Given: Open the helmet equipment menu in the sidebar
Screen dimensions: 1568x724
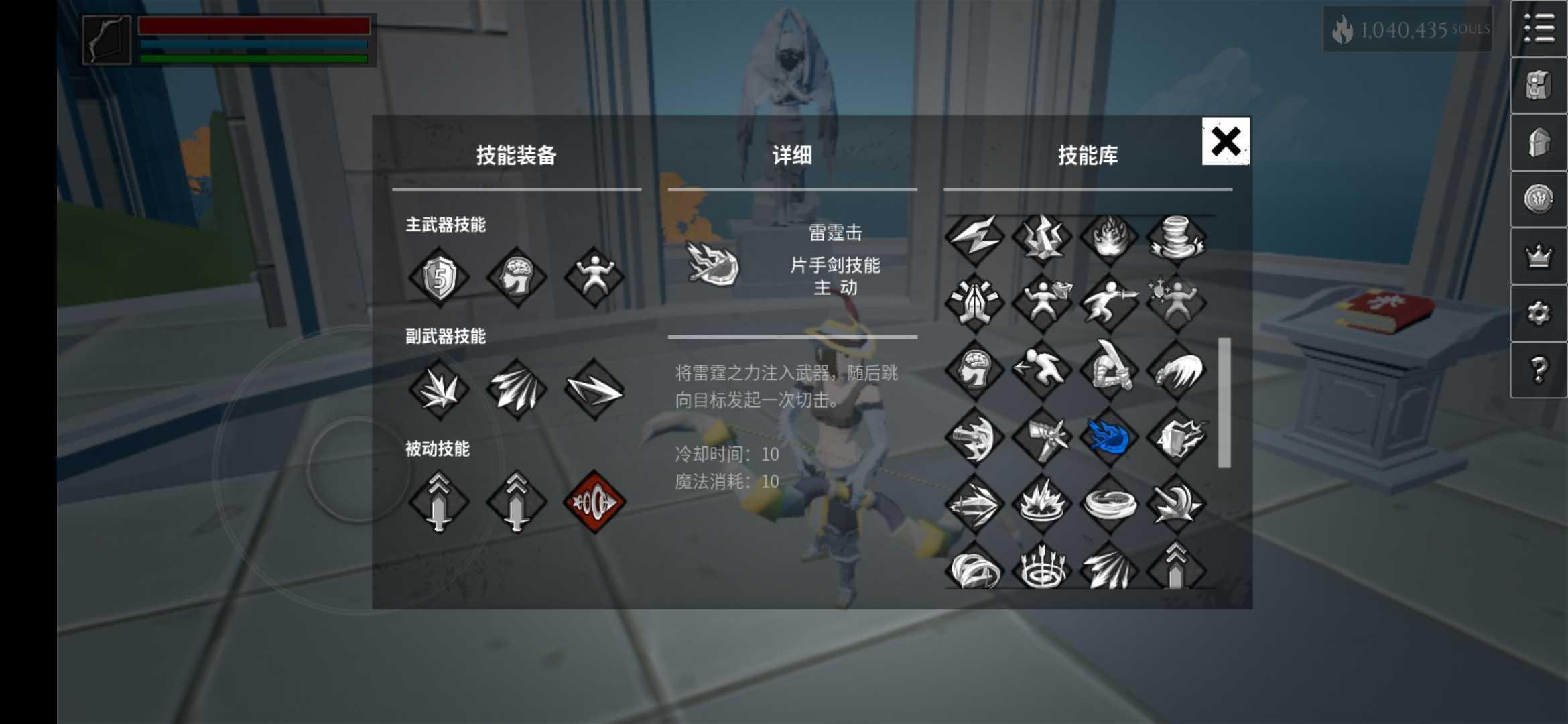Looking at the screenshot, I should [x=1539, y=144].
